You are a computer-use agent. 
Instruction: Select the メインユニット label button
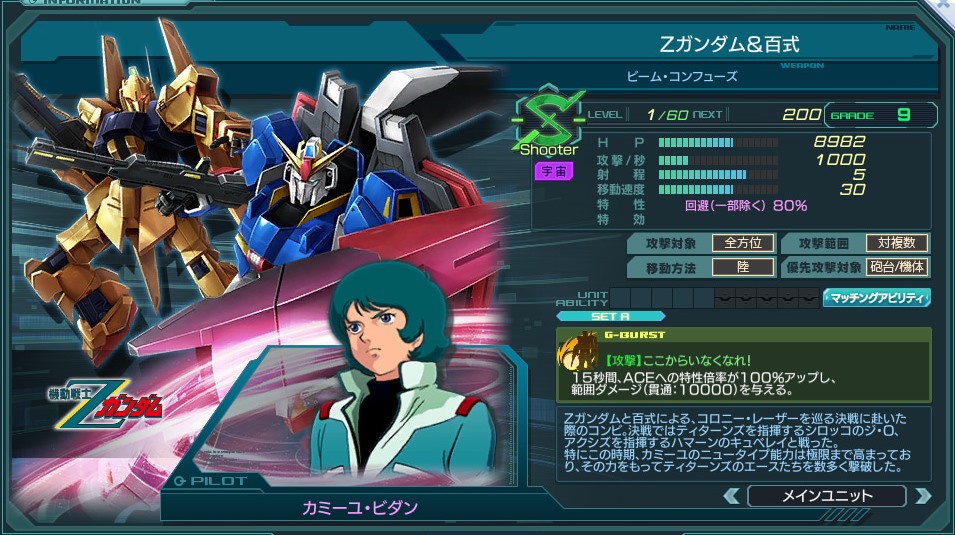(826, 496)
